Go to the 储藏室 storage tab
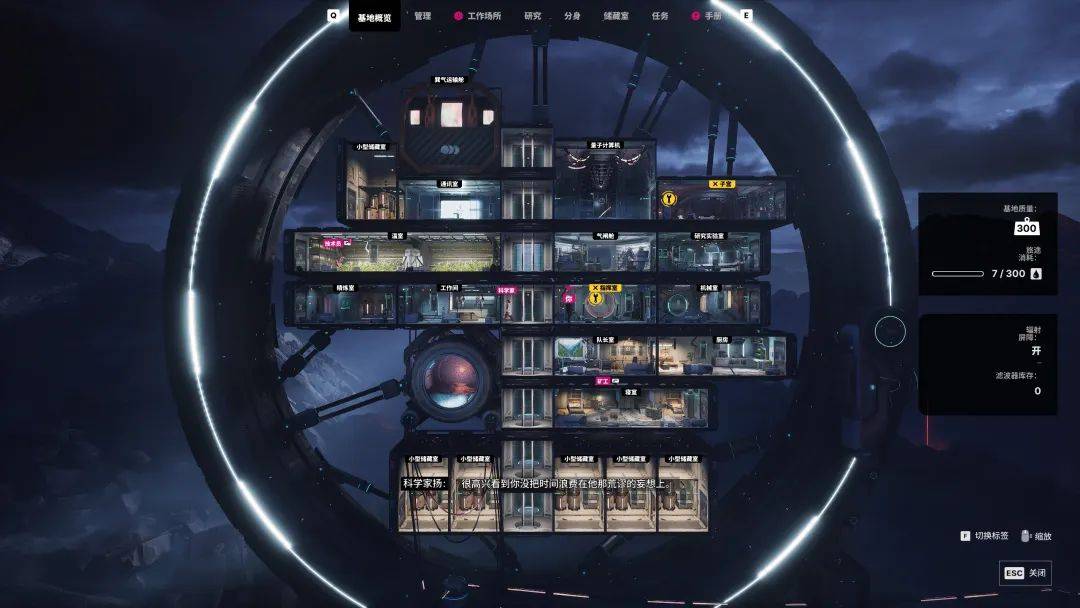 click(616, 16)
